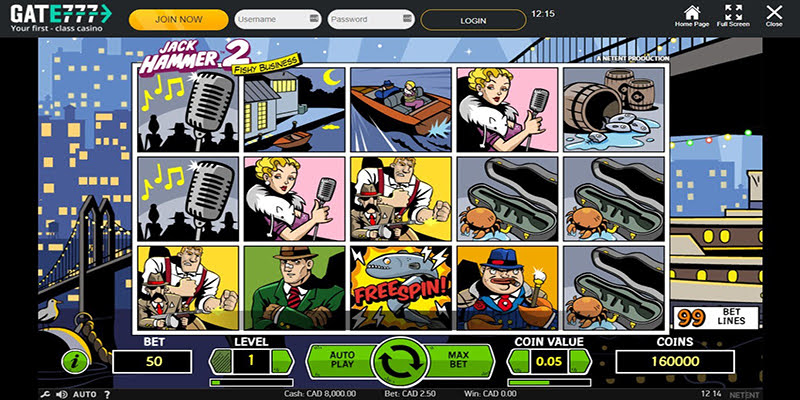Click the orange Join Now button

coord(179,19)
